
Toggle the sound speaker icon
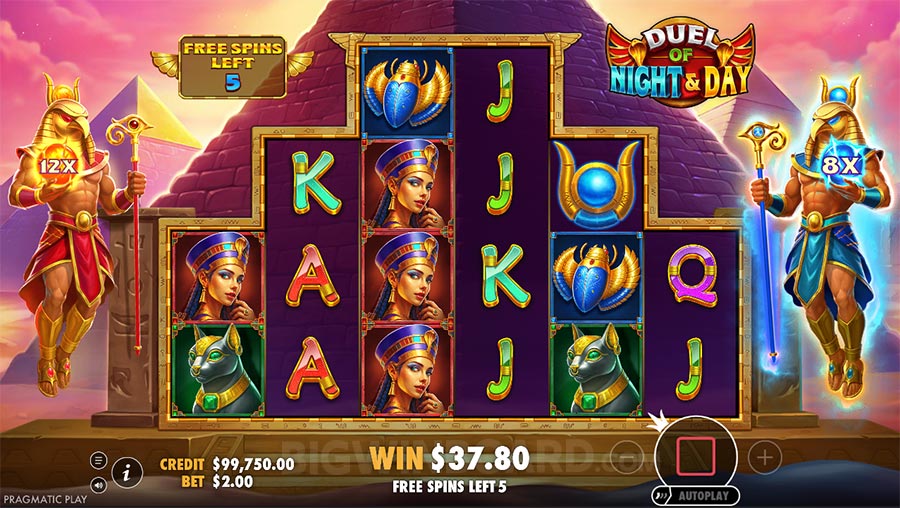(x=98, y=483)
